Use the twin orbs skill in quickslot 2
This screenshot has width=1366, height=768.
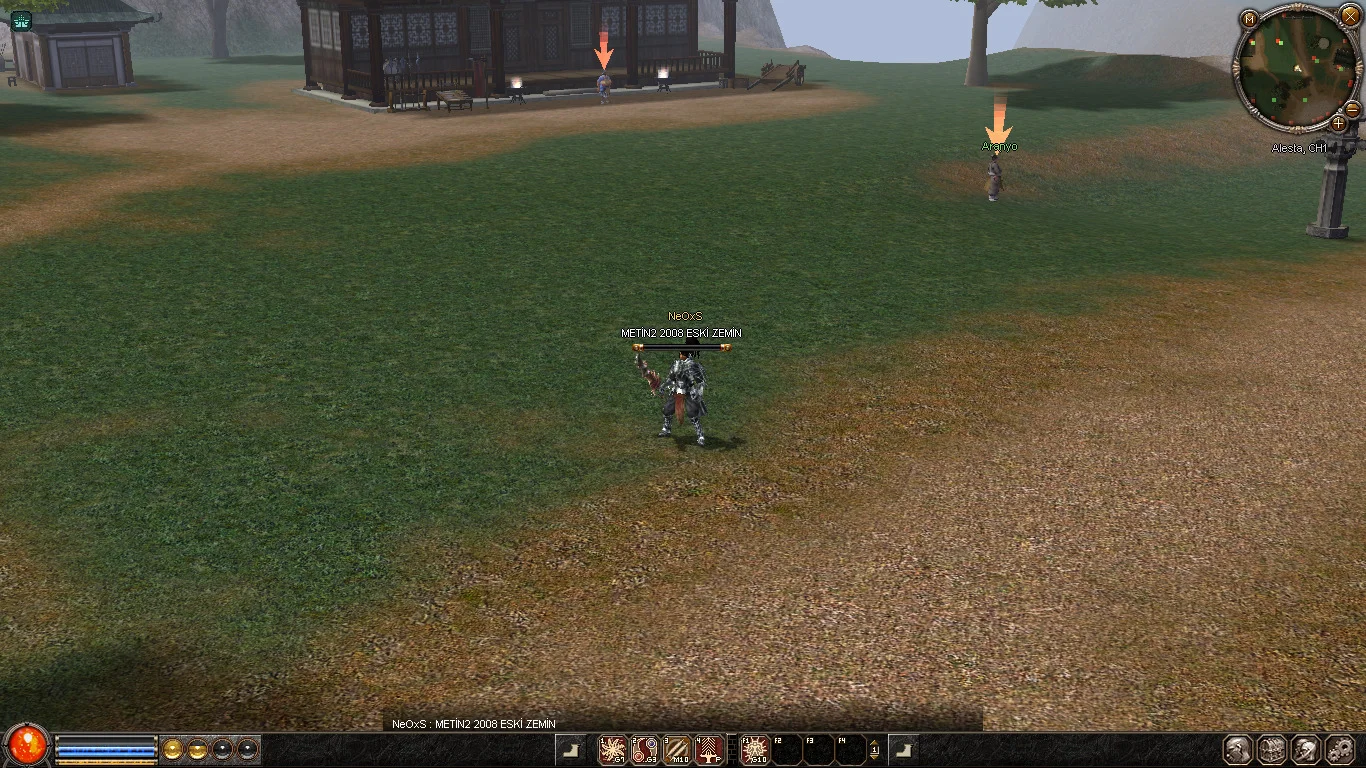point(645,749)
